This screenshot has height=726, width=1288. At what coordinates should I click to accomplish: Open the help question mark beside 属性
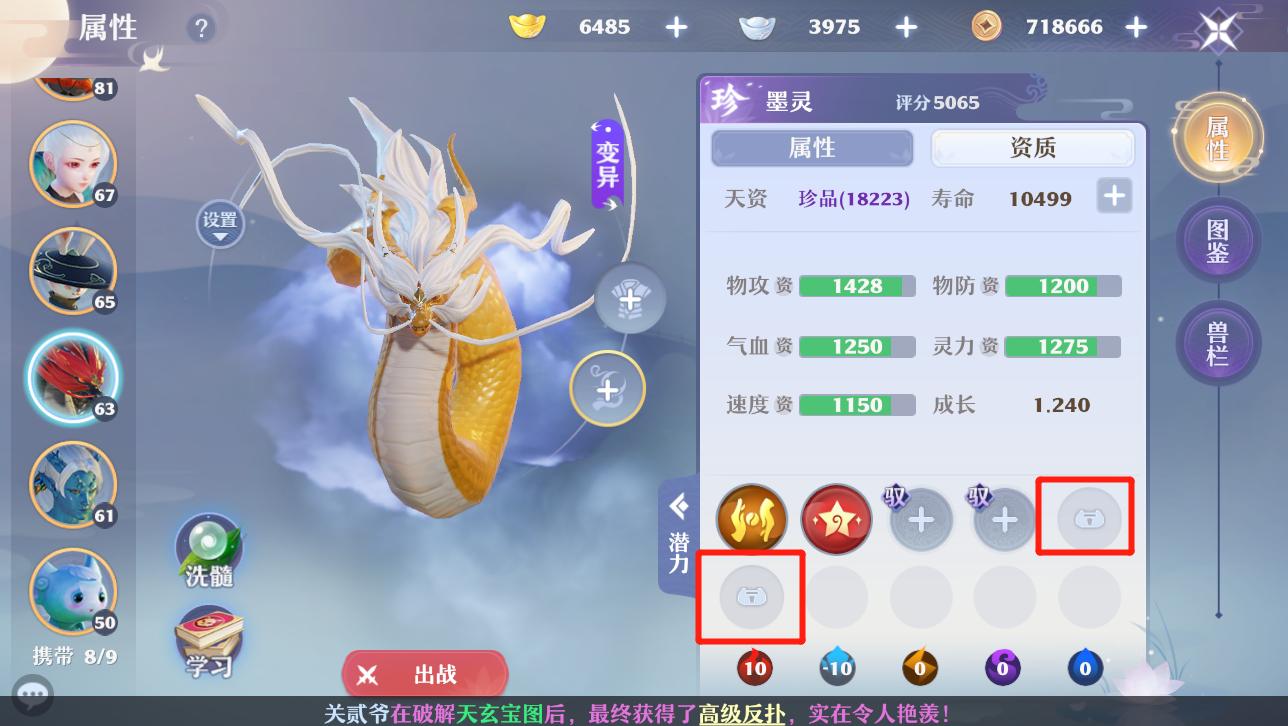click(201, 28)
